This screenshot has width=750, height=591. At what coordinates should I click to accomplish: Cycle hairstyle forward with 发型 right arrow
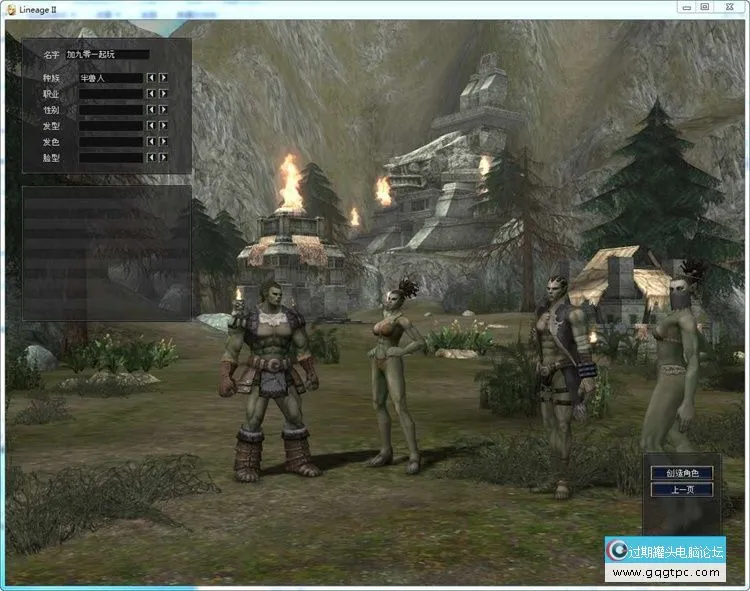163,126
